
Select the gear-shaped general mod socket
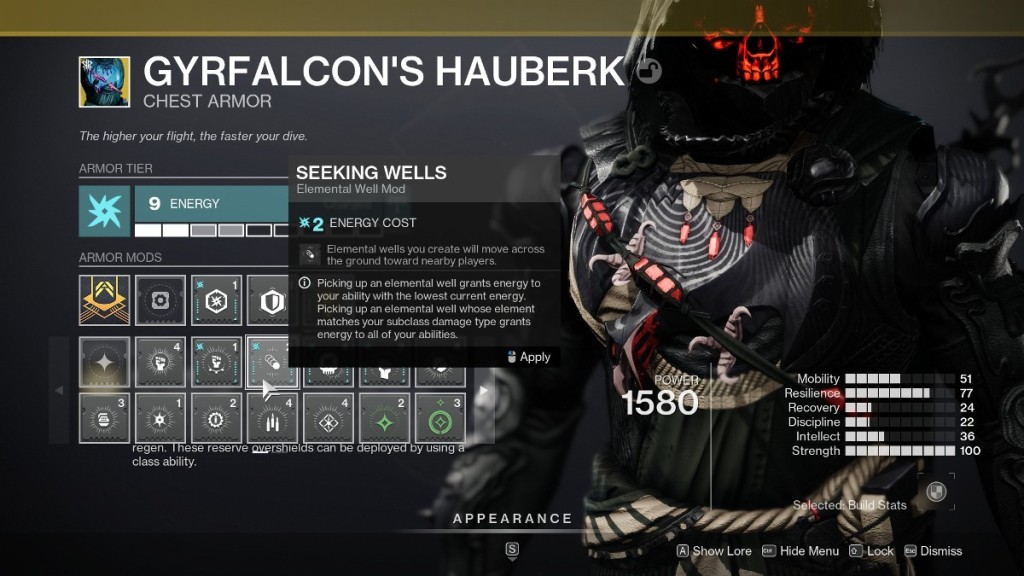point(161,300)
